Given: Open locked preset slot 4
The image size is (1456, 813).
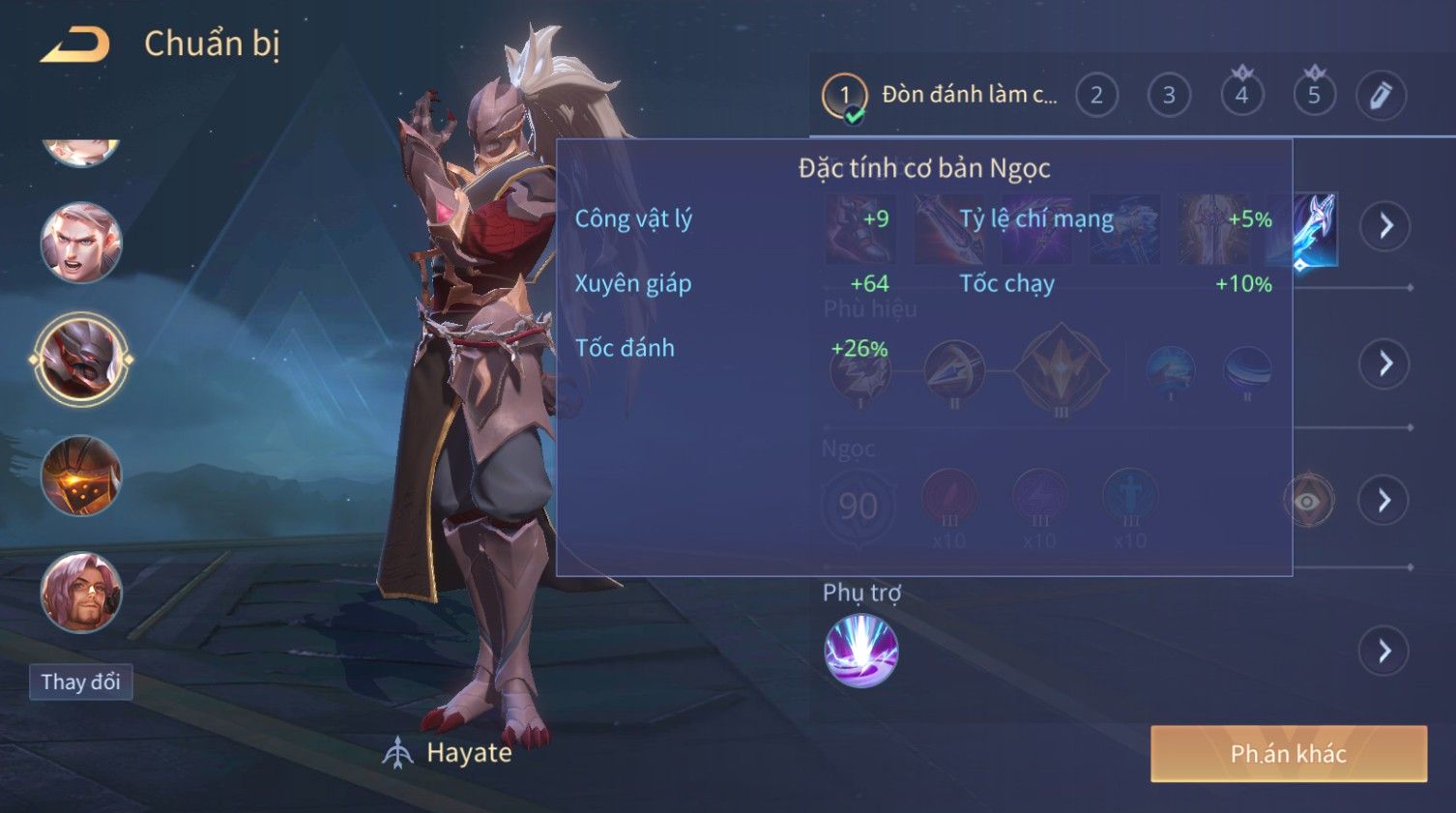Looking at the screenshot, I should tap(1241, 95).
